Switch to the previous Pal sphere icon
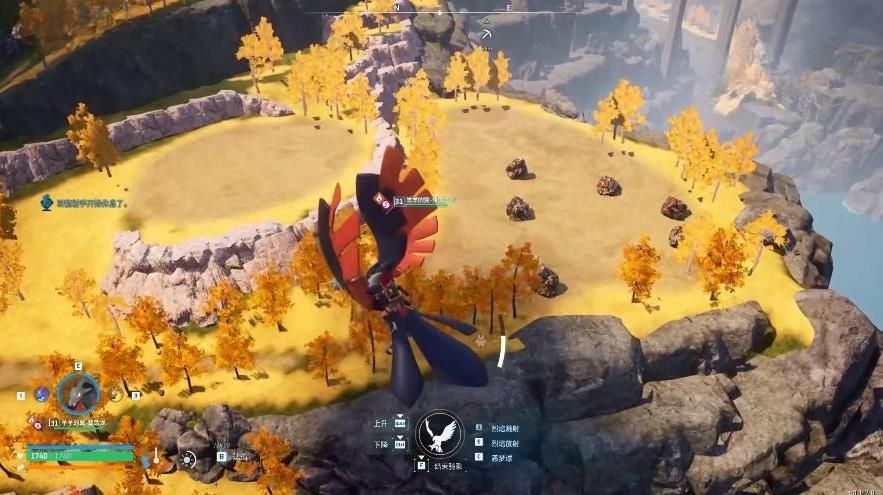Viewport: 883px width, 495px height. 42,395
